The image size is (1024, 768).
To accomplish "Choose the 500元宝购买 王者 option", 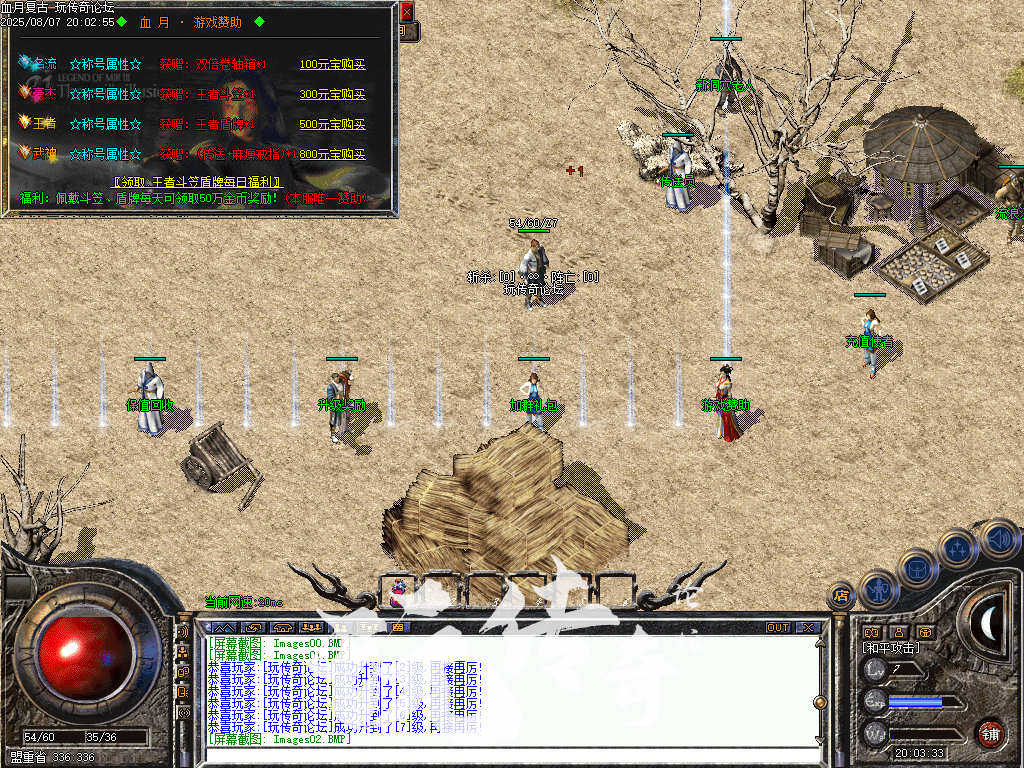I will point(332,124).
